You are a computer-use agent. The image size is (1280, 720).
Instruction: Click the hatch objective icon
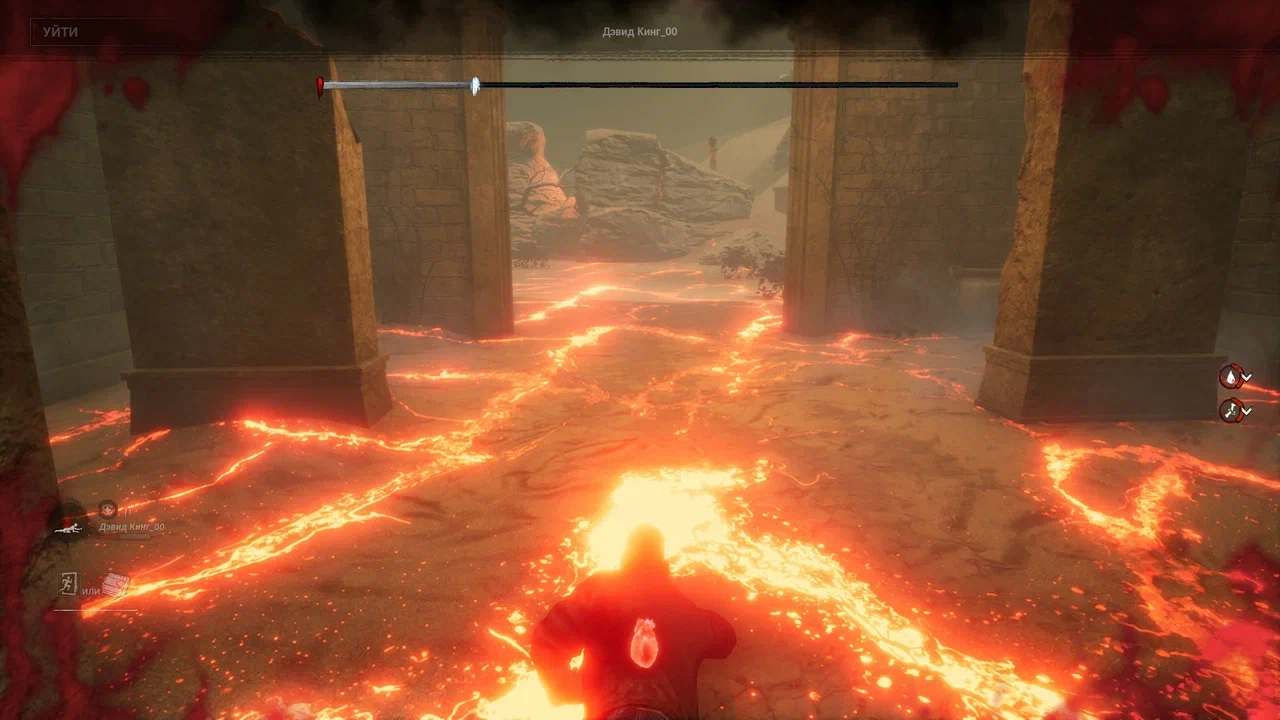pos(116,585)
